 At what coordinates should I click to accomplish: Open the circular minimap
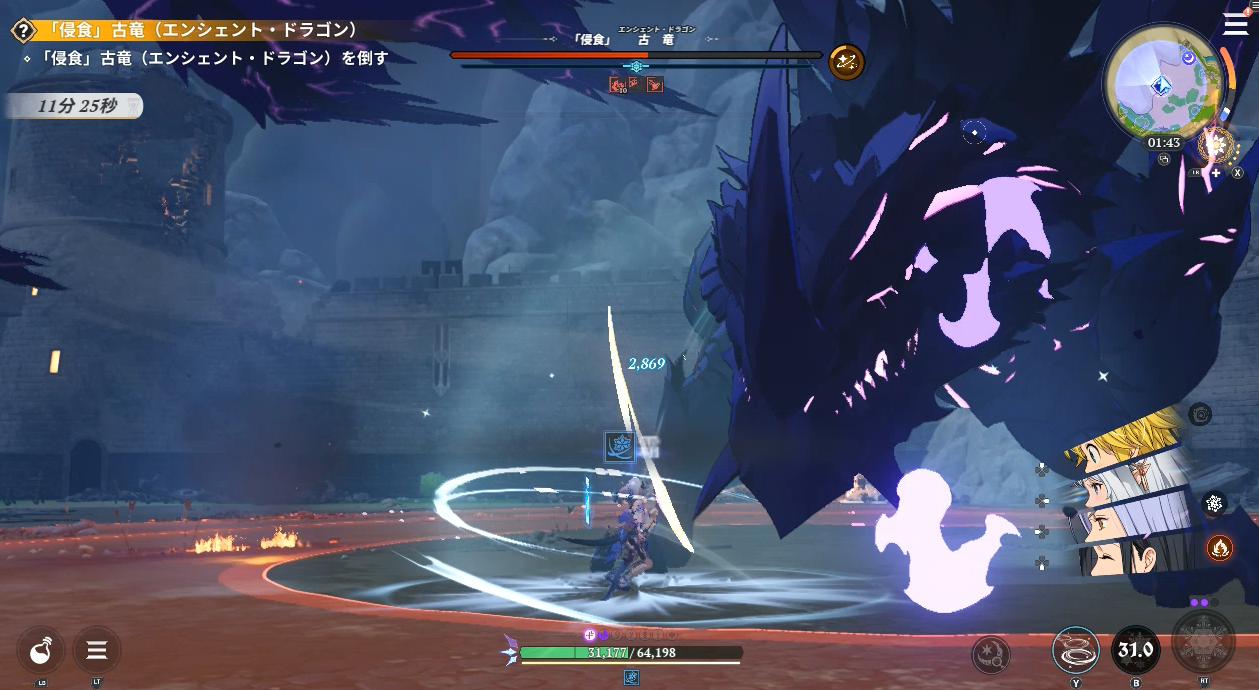[x=1162, y=82]
